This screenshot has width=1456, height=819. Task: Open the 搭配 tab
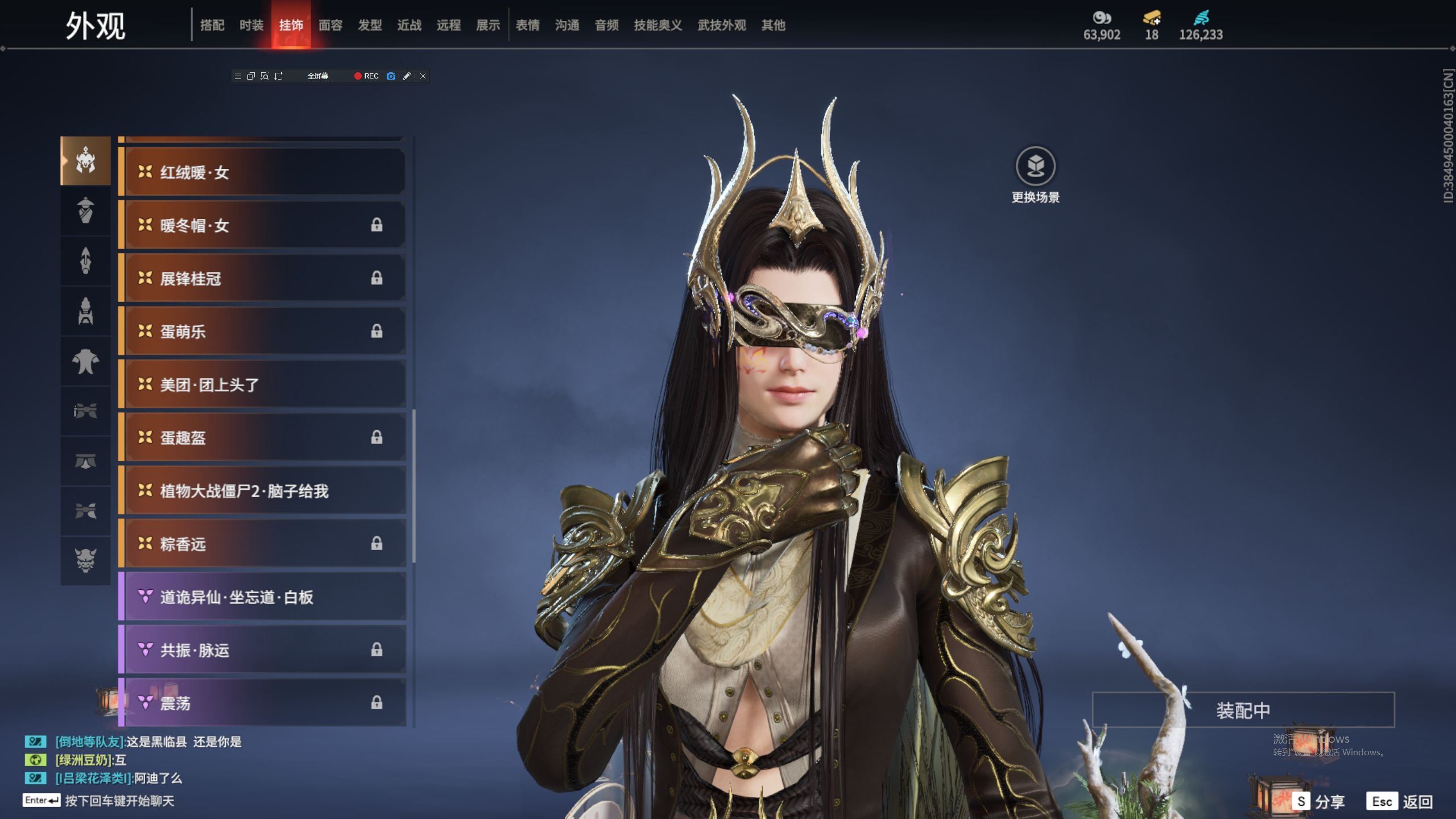pyautogui.click(x=212, y=25)
